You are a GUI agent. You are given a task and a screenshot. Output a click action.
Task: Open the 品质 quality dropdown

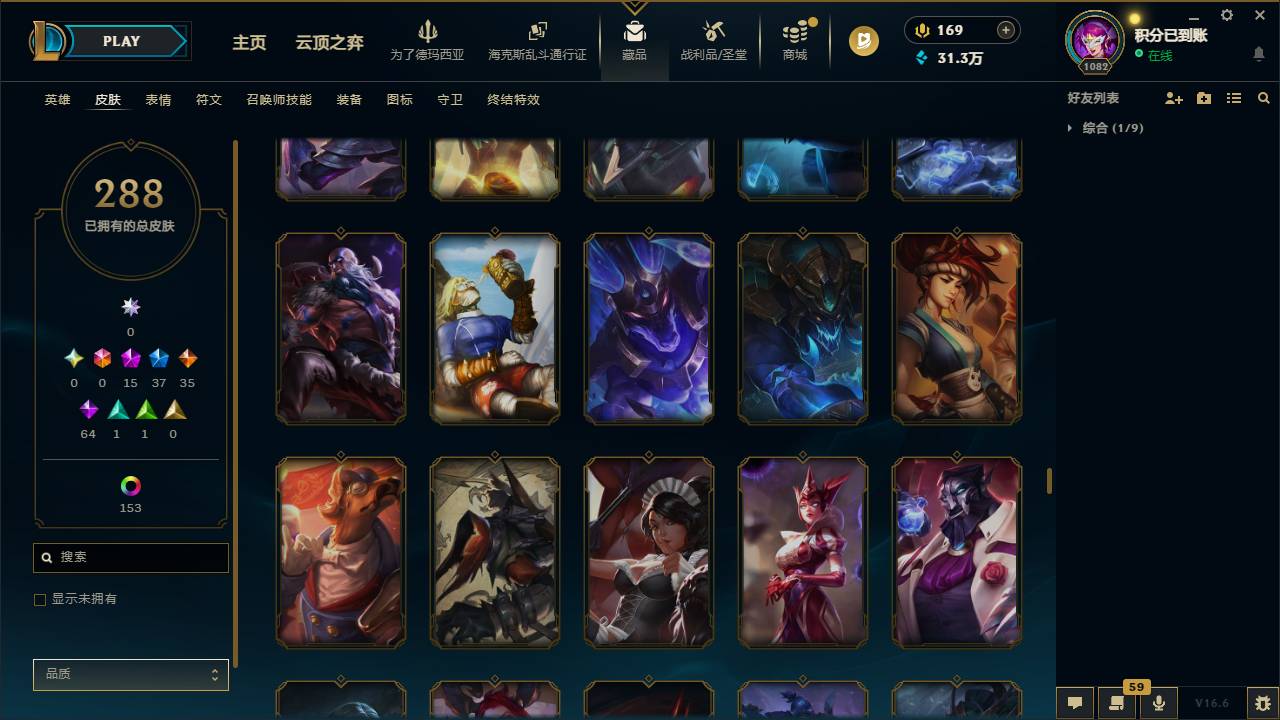(130, 674)
